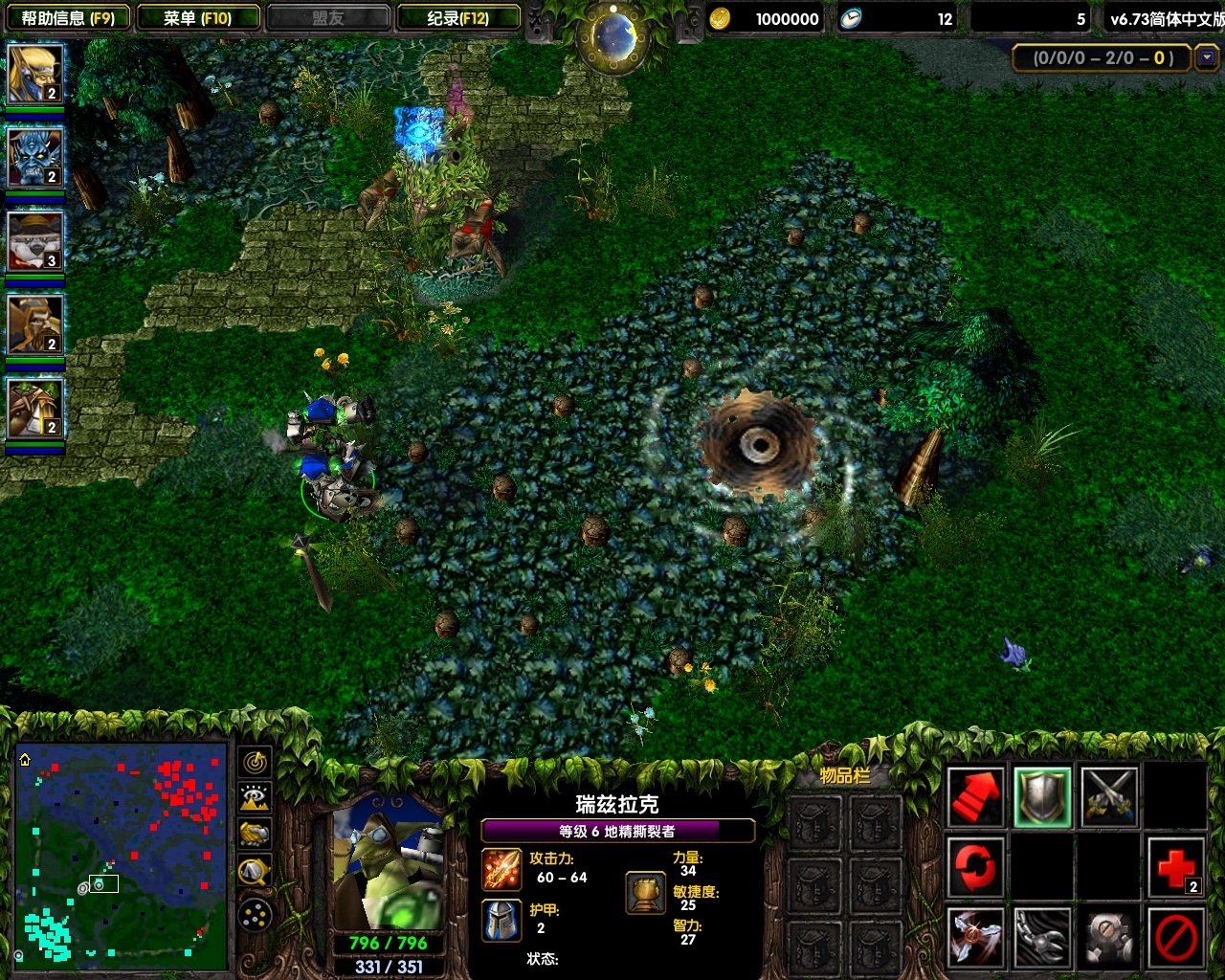The image size is (1225, 980).
Task: Open hero skill upgrades (red cross)
Action: pos(1176,868)
